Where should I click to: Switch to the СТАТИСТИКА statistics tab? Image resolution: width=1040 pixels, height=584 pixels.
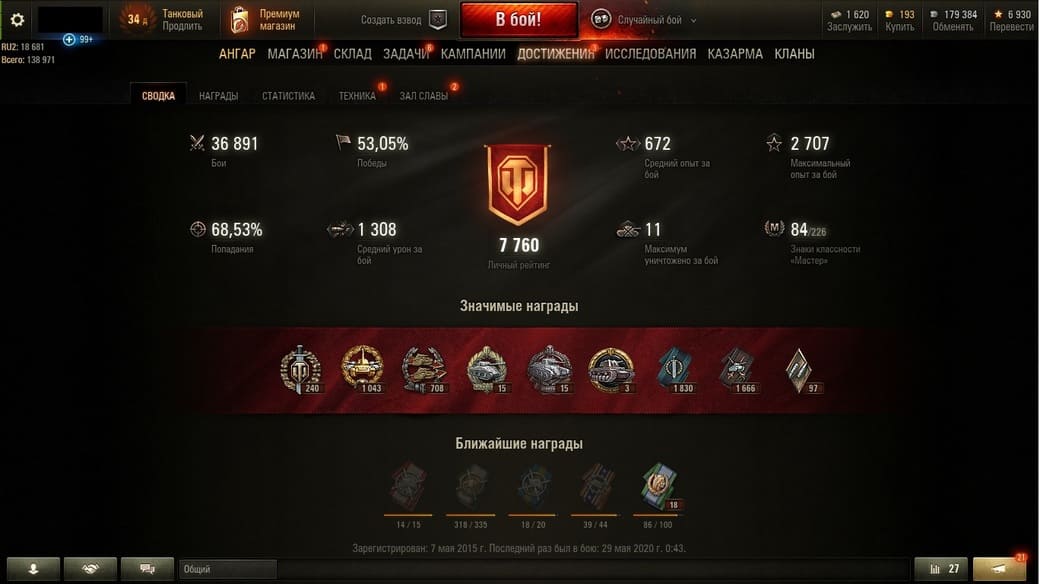pyautogui.click(x=288, y=96)
